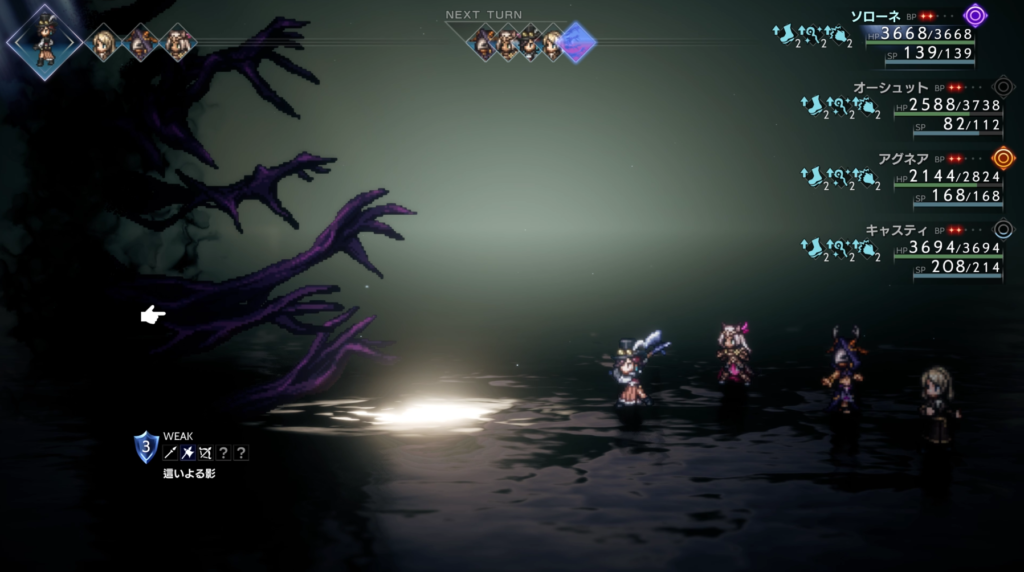1024x572 pixels.
Task: Click ソローネ's purple boost orb icon
Action: coord(975,15)
